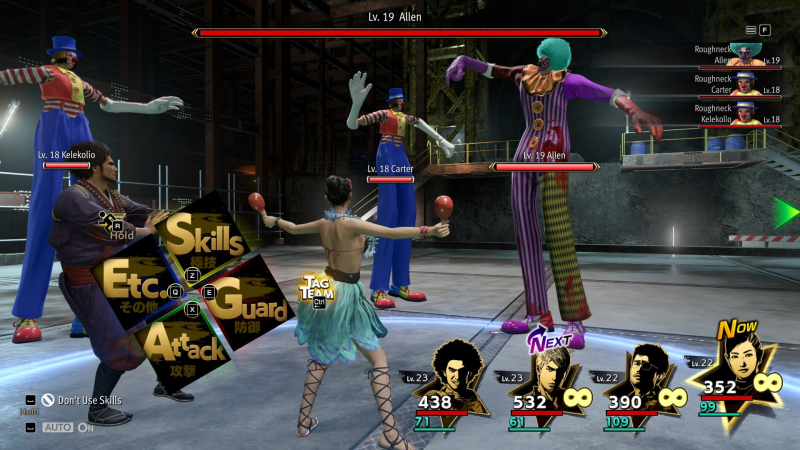Image resolution: width=800 pixels, height=450 pixels.
Task: Open the Etc. command menu
Action: (x=130, y=282)
